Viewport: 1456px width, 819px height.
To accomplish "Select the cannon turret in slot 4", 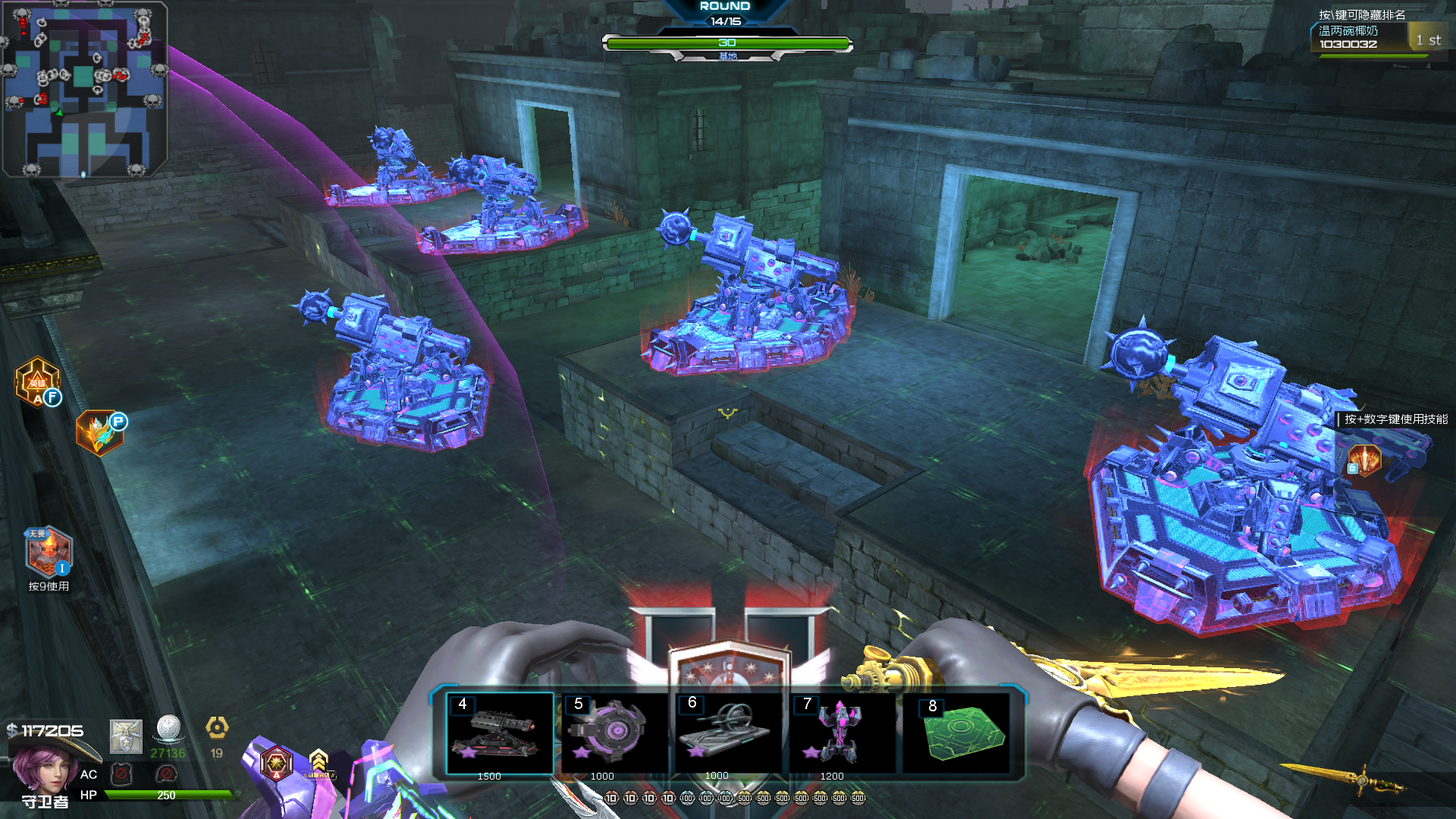I will point(499,733).
